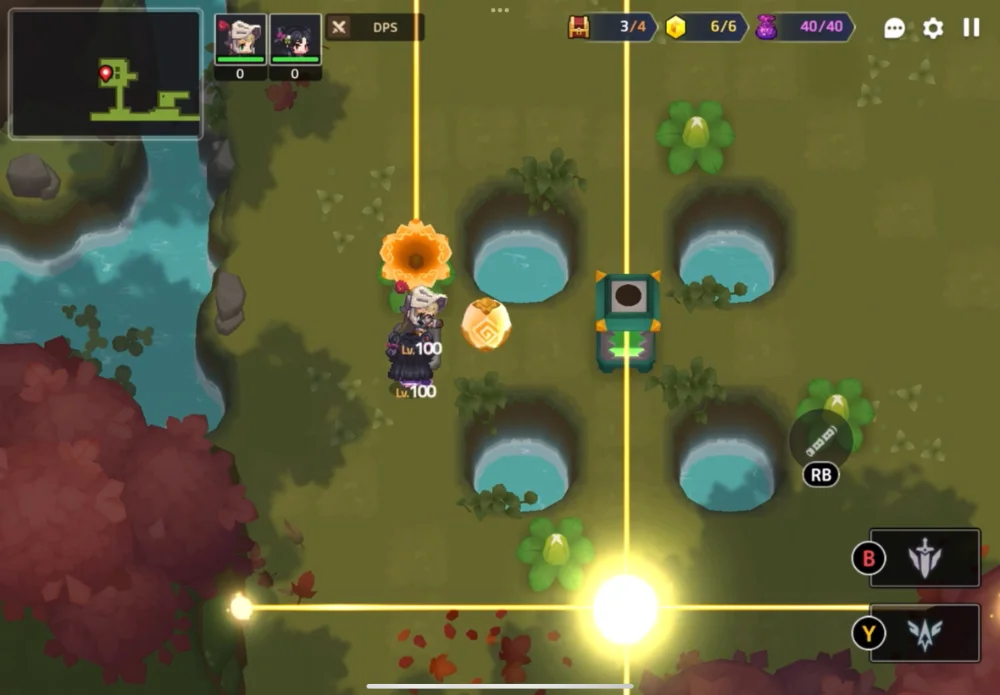
Task: Toggle the DPS meter panel
Action: 375,27
